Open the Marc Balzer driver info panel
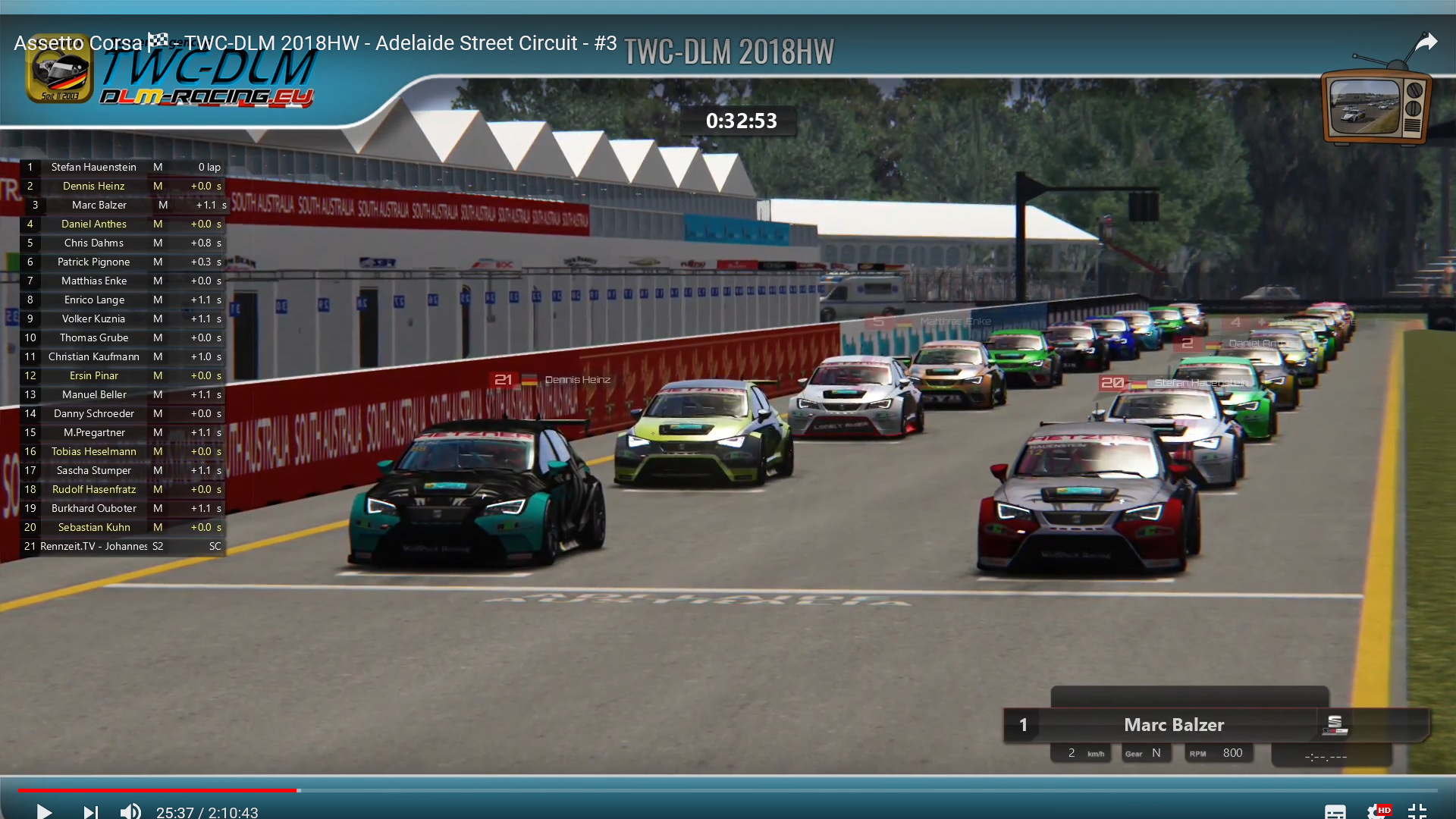Screen dimensions: 1456x819 coord(1173,725)
